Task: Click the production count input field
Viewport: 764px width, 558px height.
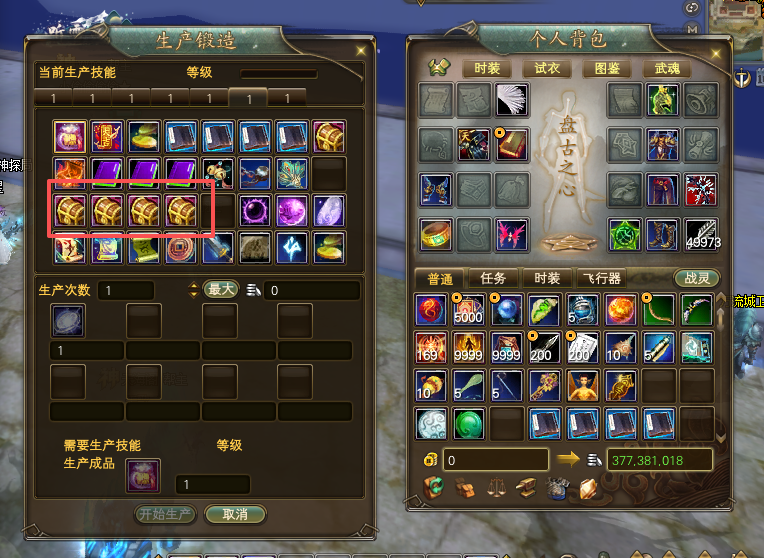Action: pos(125,290)
